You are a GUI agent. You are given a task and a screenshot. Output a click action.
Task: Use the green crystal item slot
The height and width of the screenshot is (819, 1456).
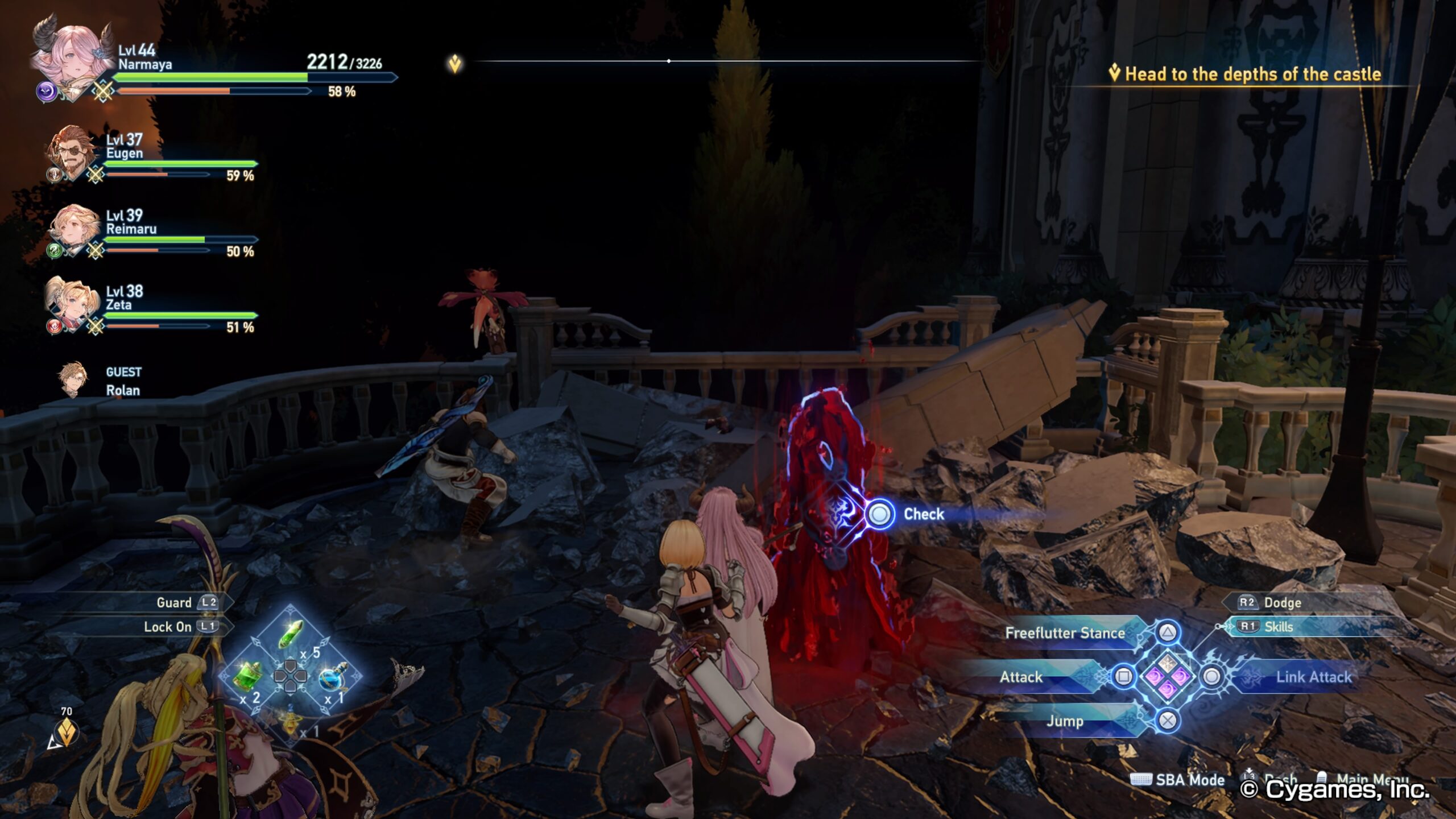pyautogui.click(x=291, y=633)
